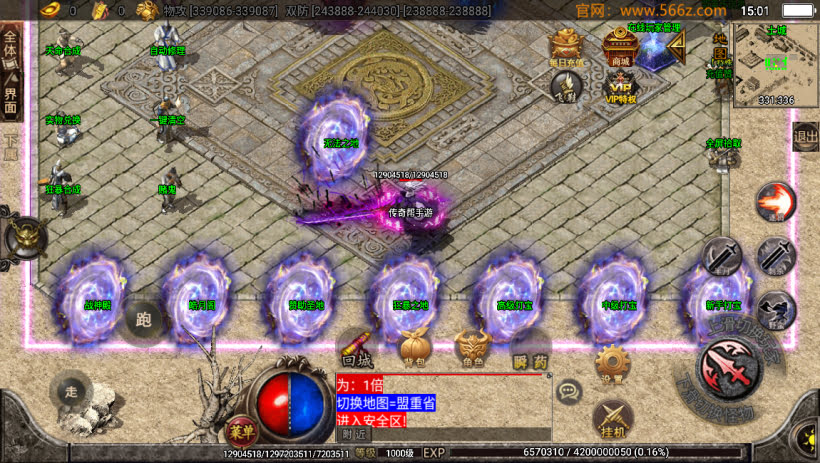The image size is (820, 463).
Task: Collapse the top icon row with the gold arrow
Action: coord(680,47)
